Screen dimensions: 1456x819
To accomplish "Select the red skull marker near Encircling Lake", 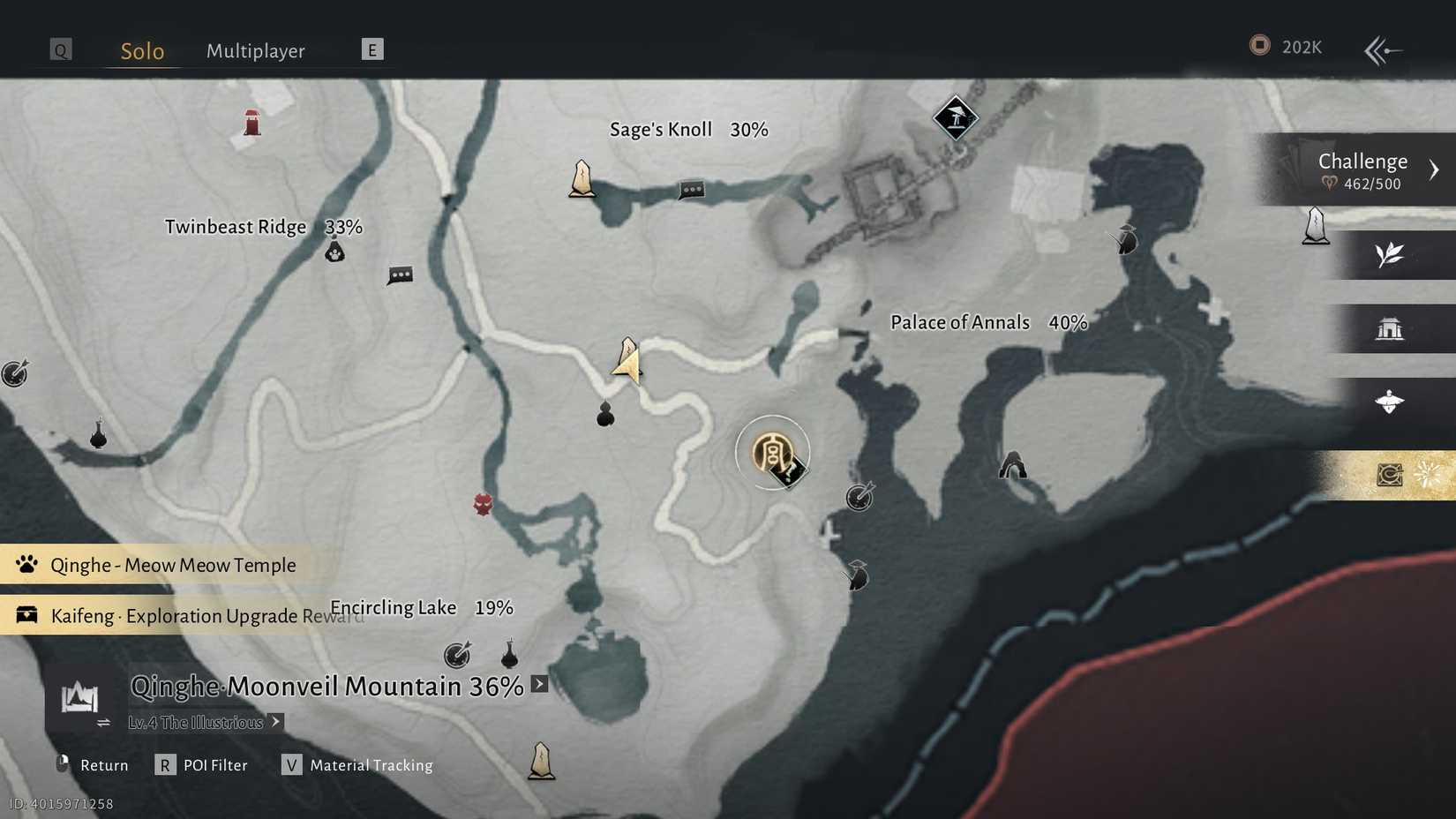I will (482, 503).
